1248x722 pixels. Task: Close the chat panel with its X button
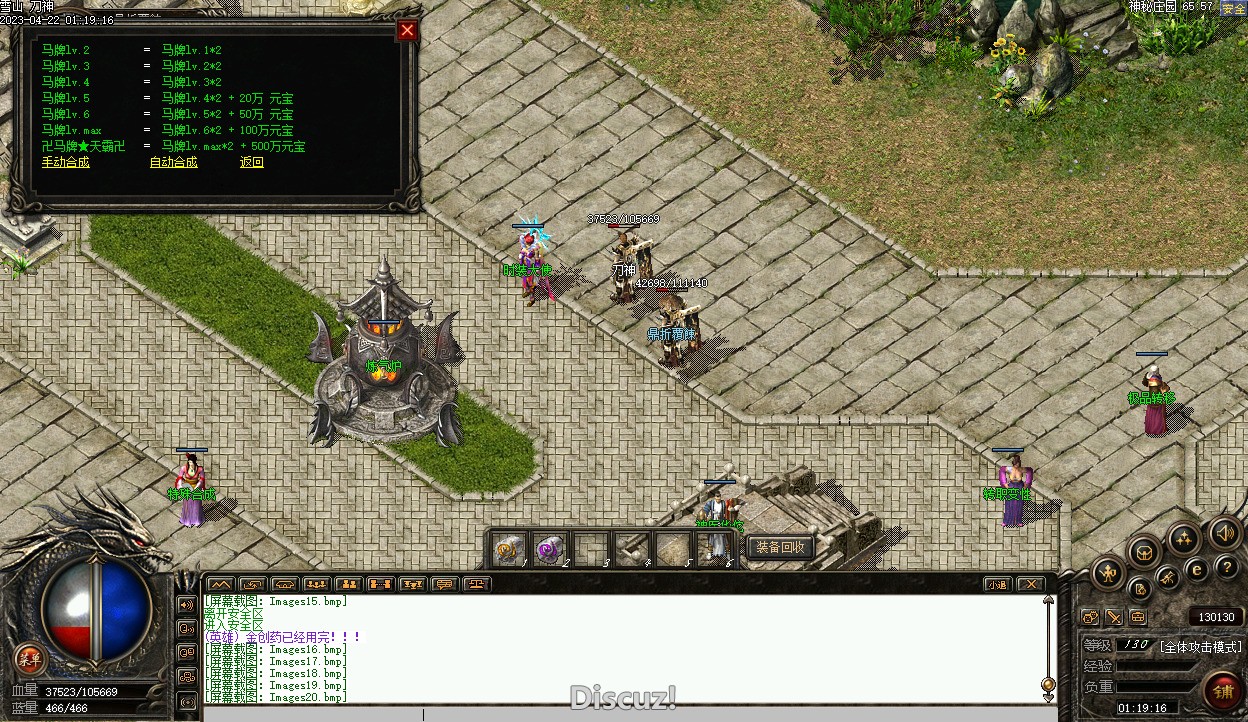(1030, 584)
